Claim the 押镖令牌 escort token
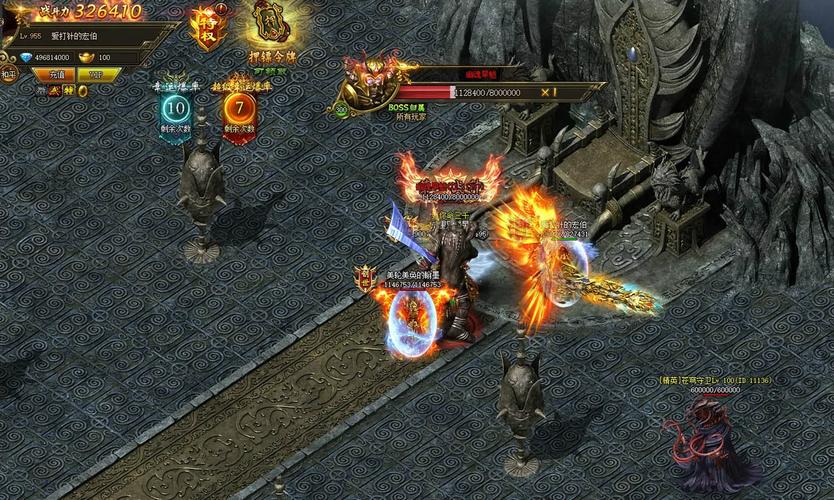The width and height of the screenshot is (834, 500). pos(267,24)
